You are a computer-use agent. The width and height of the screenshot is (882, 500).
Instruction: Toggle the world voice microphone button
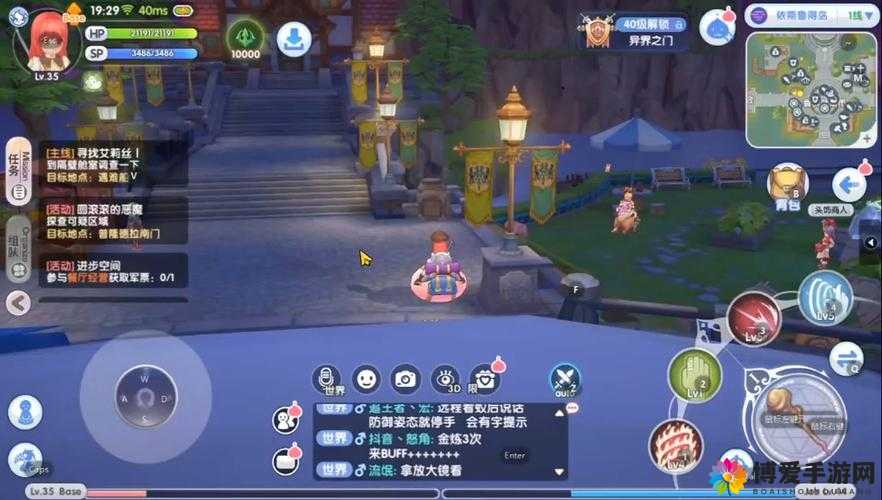coord(326,379)
